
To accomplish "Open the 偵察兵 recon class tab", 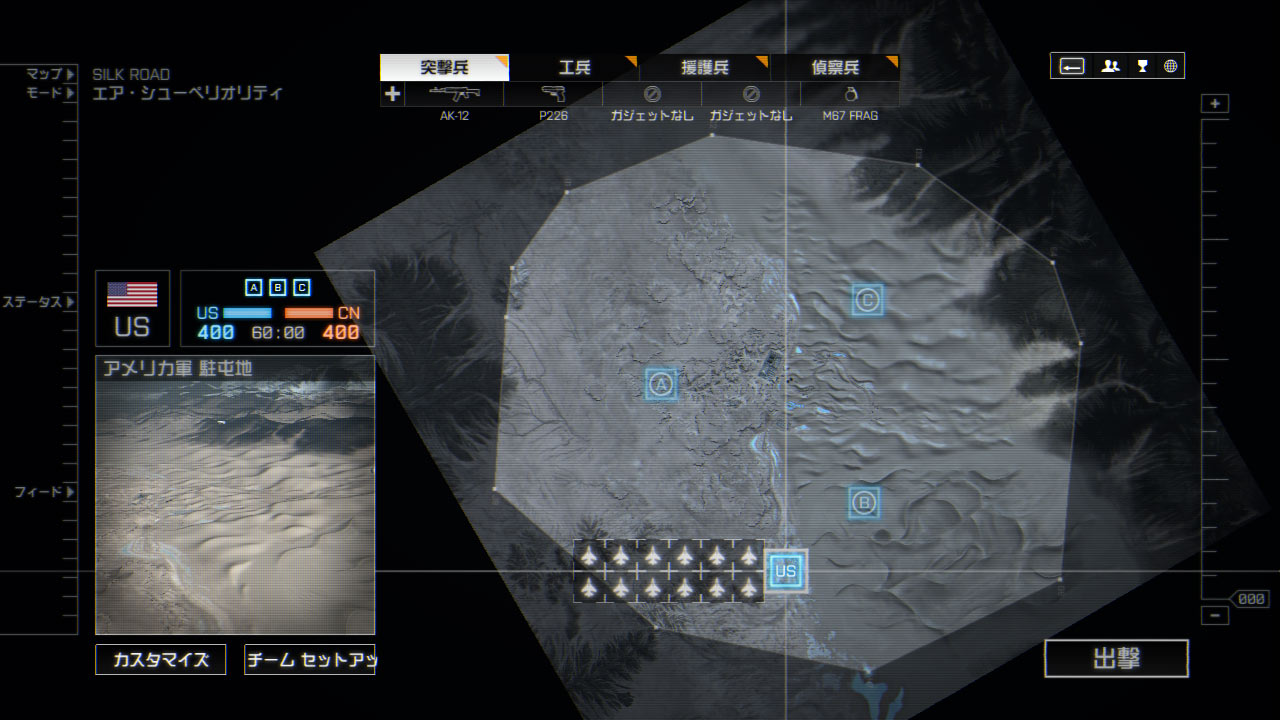I will 835,68.
